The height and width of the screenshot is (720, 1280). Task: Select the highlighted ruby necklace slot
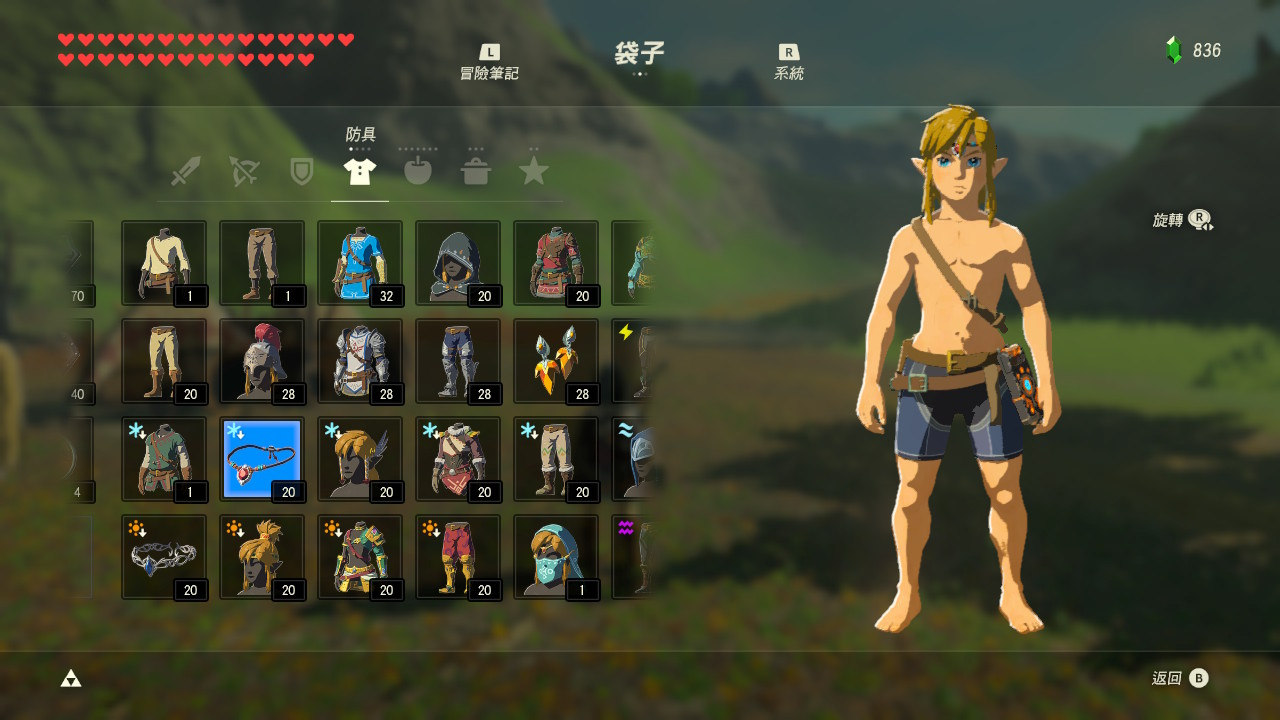(x=262, y=459)
